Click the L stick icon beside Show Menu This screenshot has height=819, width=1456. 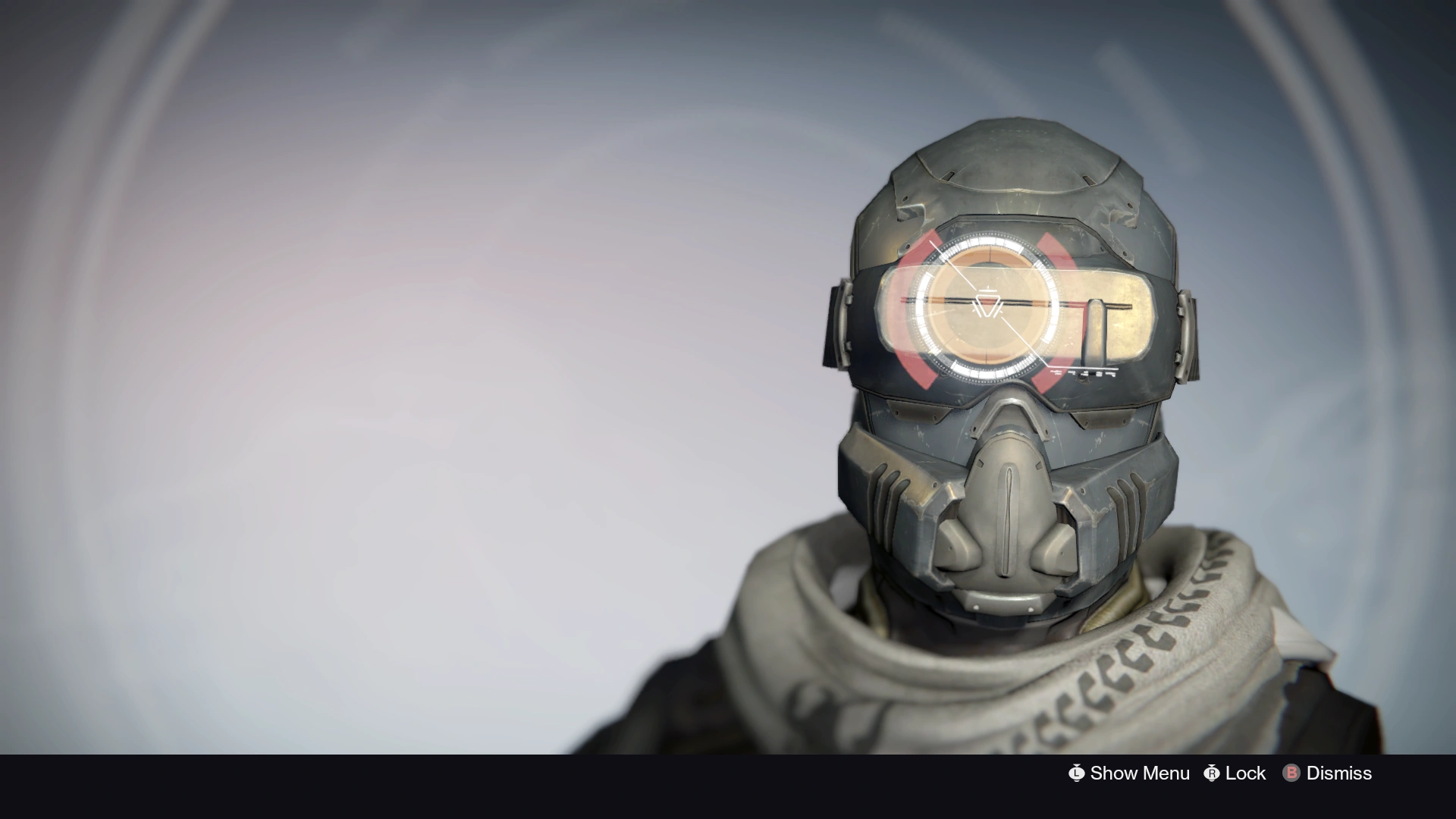click(1077, 773)
